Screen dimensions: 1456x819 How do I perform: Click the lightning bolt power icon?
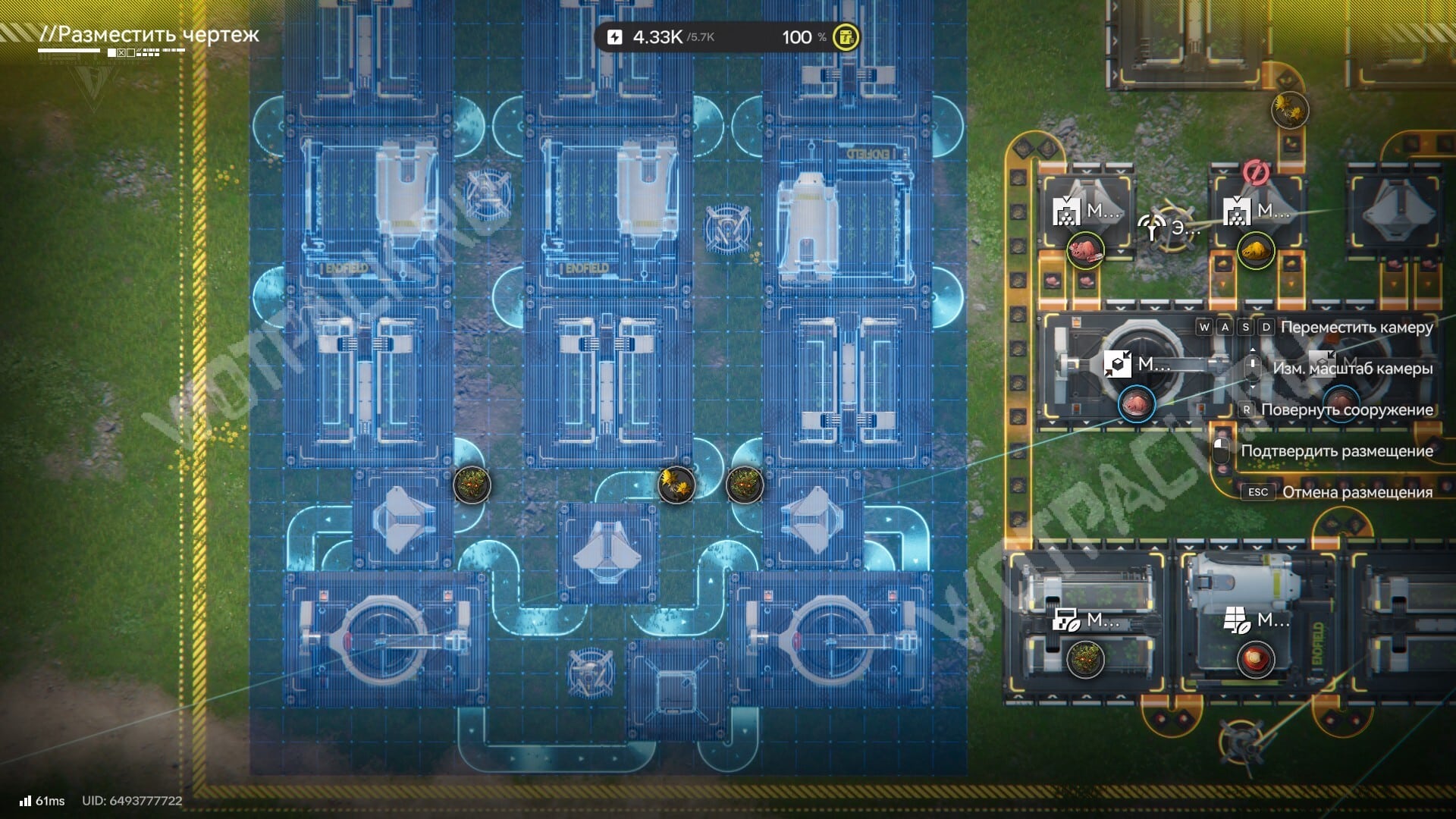click(x=615, y=37)
